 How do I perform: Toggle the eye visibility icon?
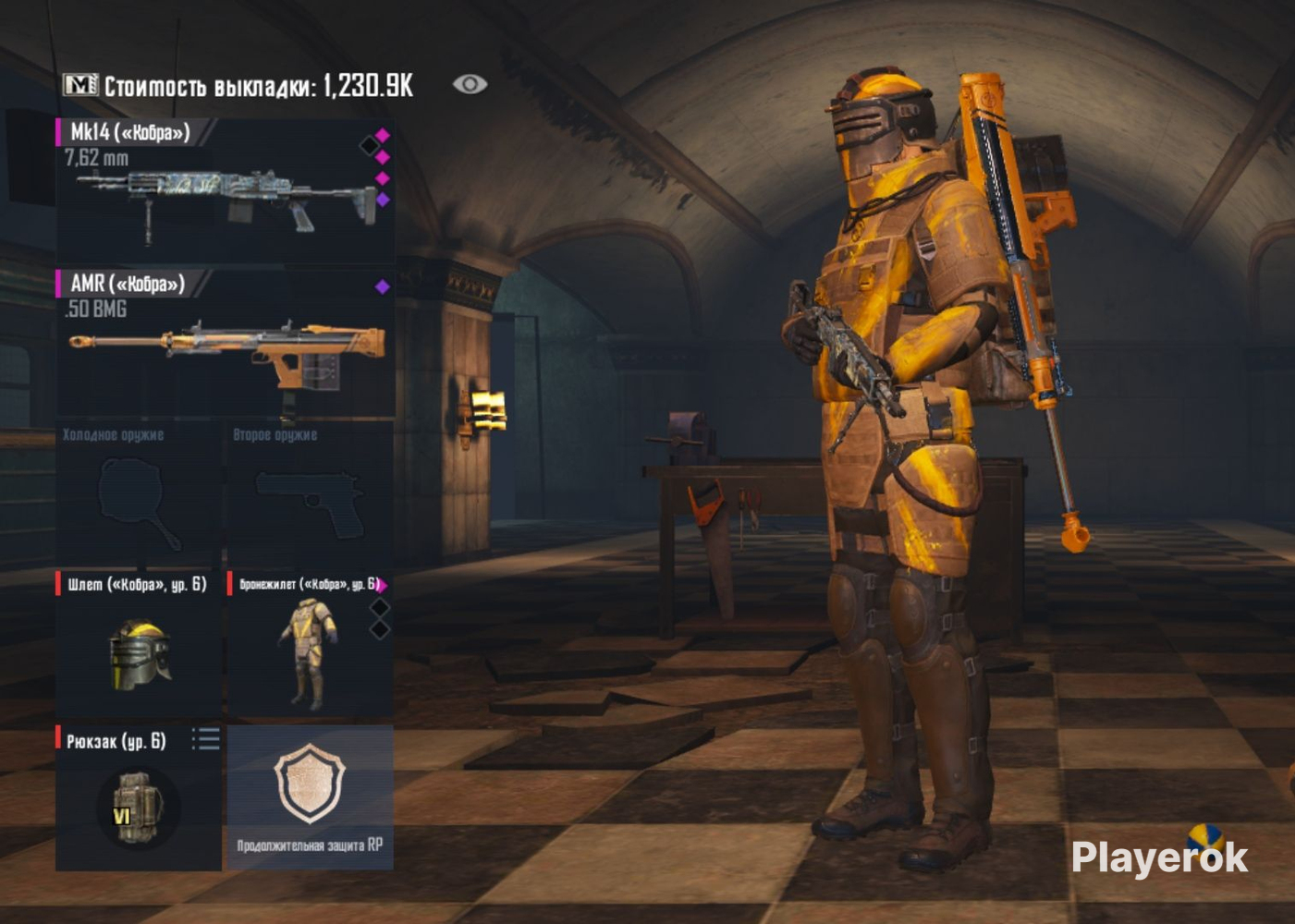(470, 84)
